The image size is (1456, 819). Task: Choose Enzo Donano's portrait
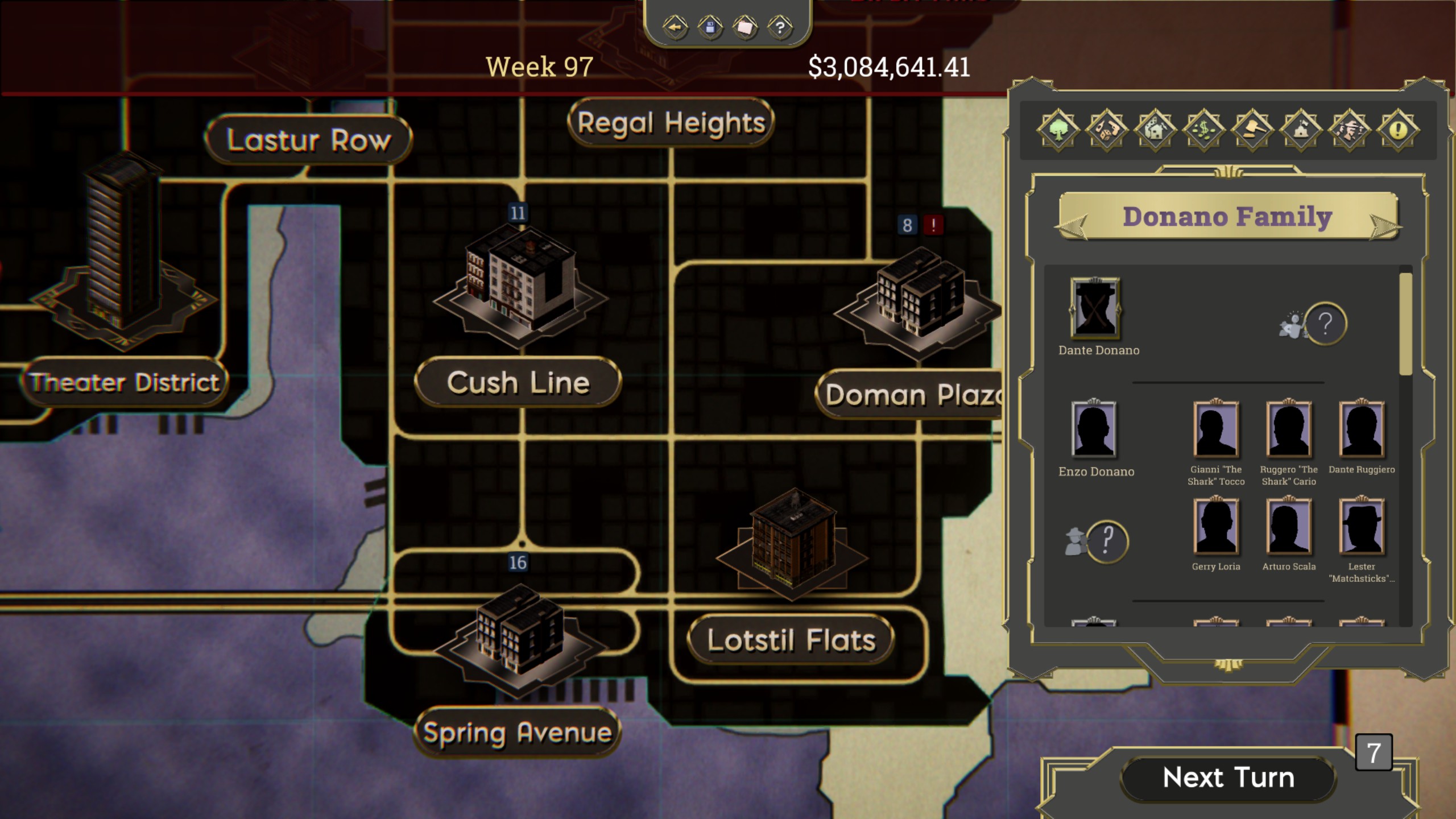click(x=1094, y=429)
